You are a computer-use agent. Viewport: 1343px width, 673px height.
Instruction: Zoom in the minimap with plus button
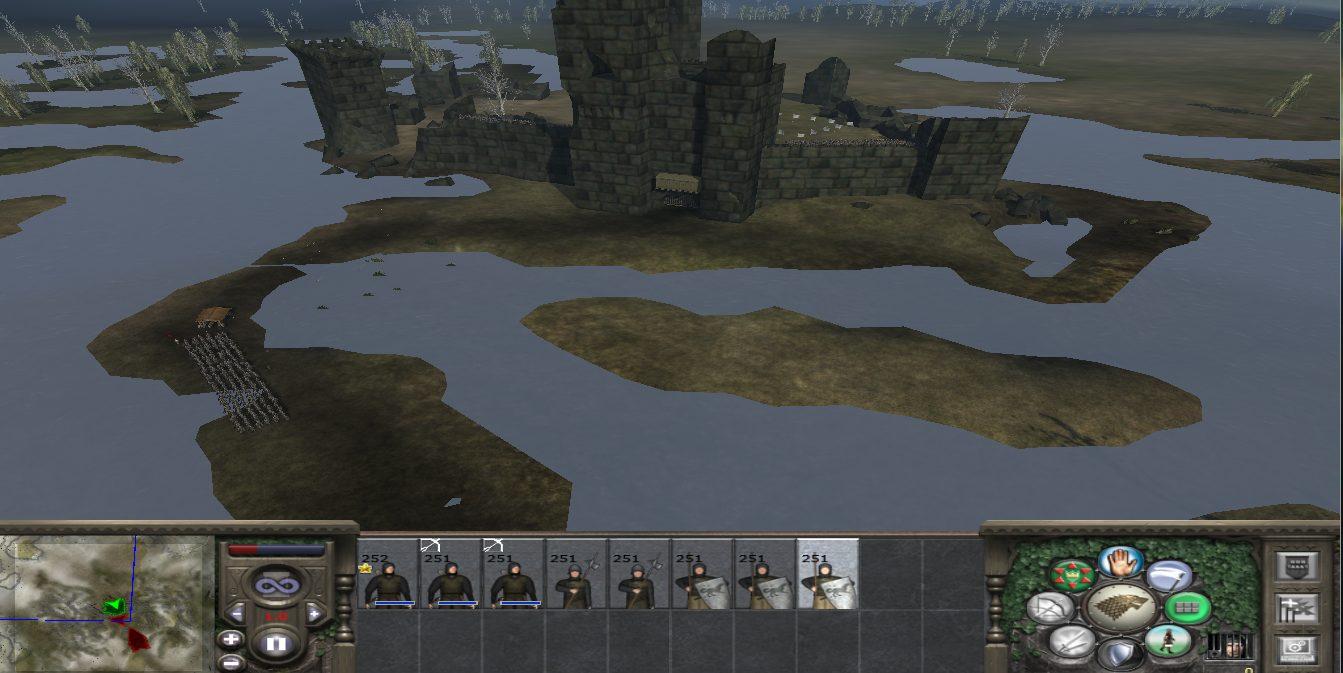point(232,639)
